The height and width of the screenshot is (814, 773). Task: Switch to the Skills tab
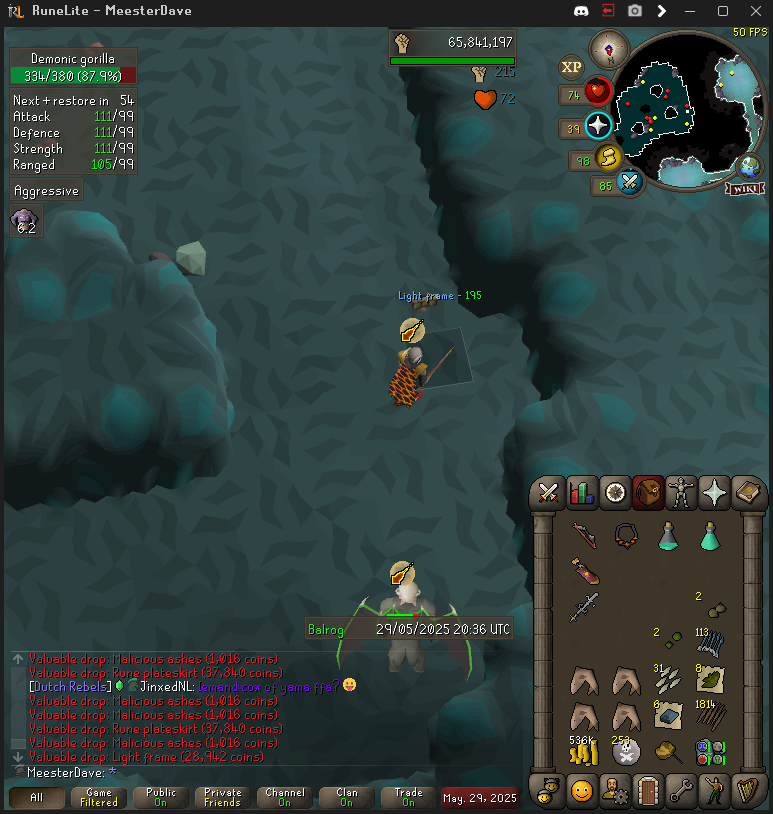point(581,492)
